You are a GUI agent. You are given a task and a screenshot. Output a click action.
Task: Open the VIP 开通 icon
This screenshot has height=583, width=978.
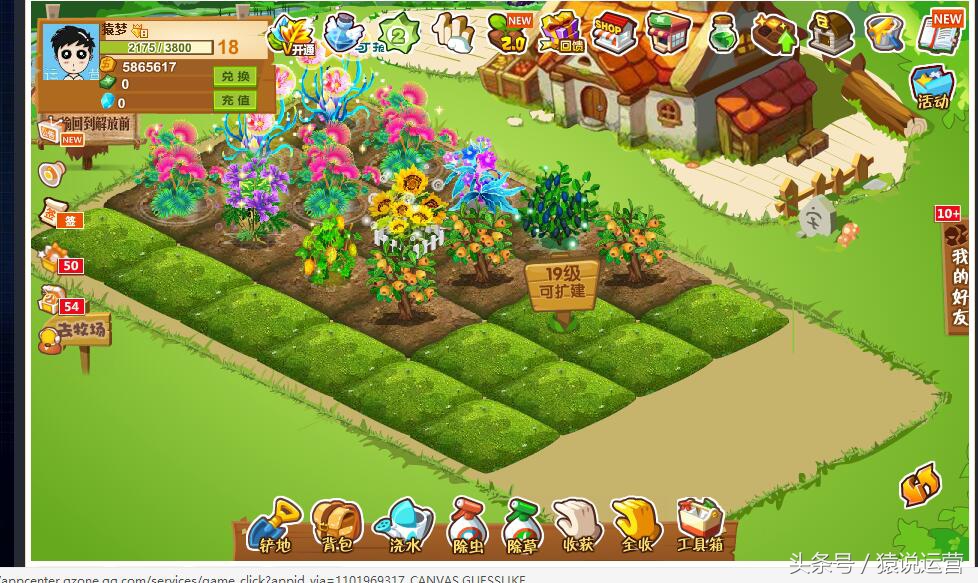(292, 35)
